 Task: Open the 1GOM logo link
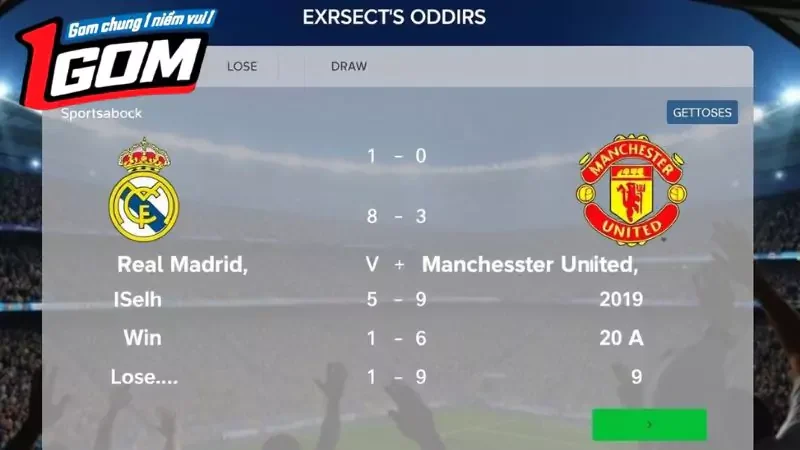point(110,55)
